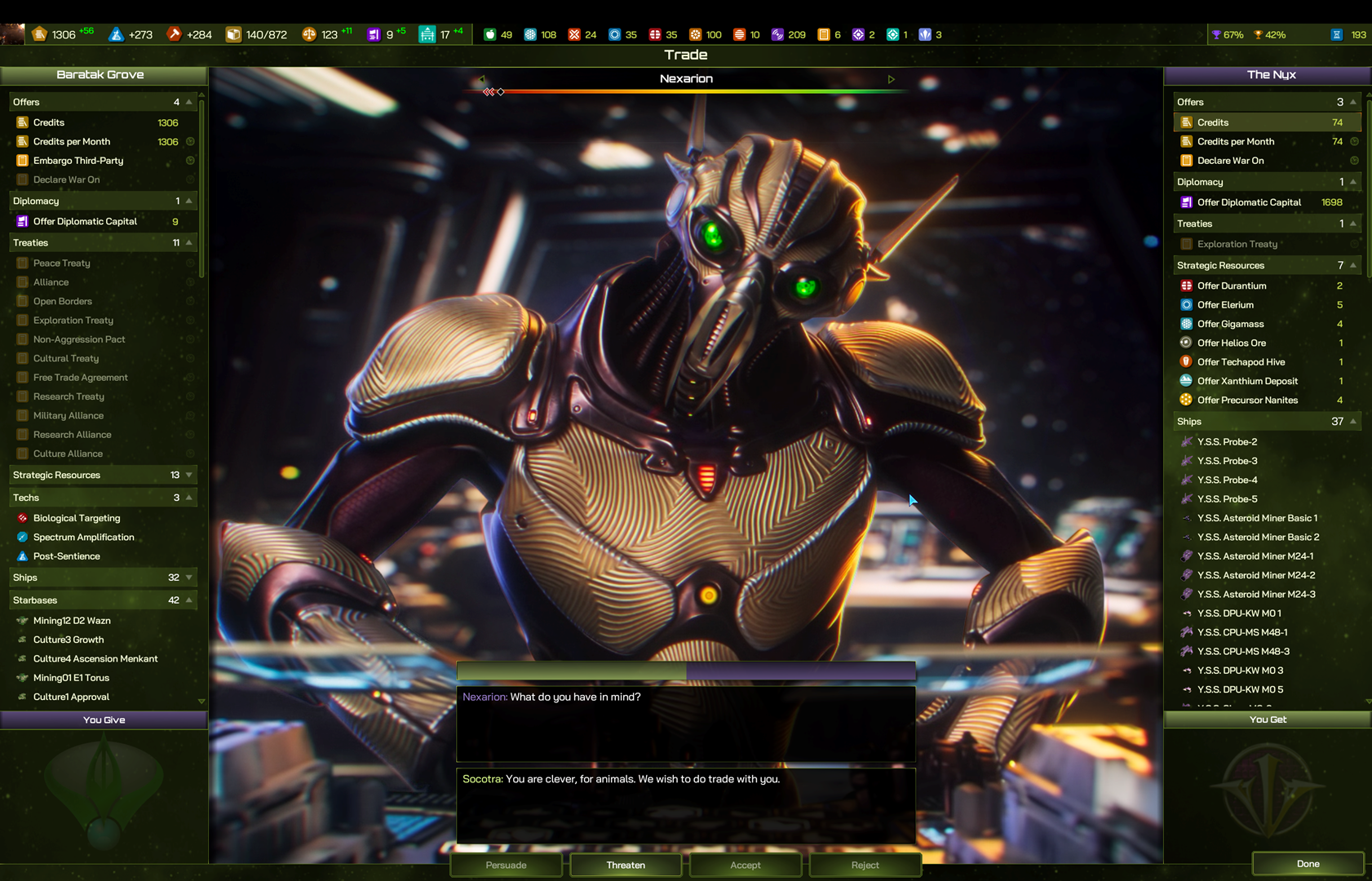The image size is (1372, 881).
Task: Click the Done button
Action: [x=1308, y=864]
